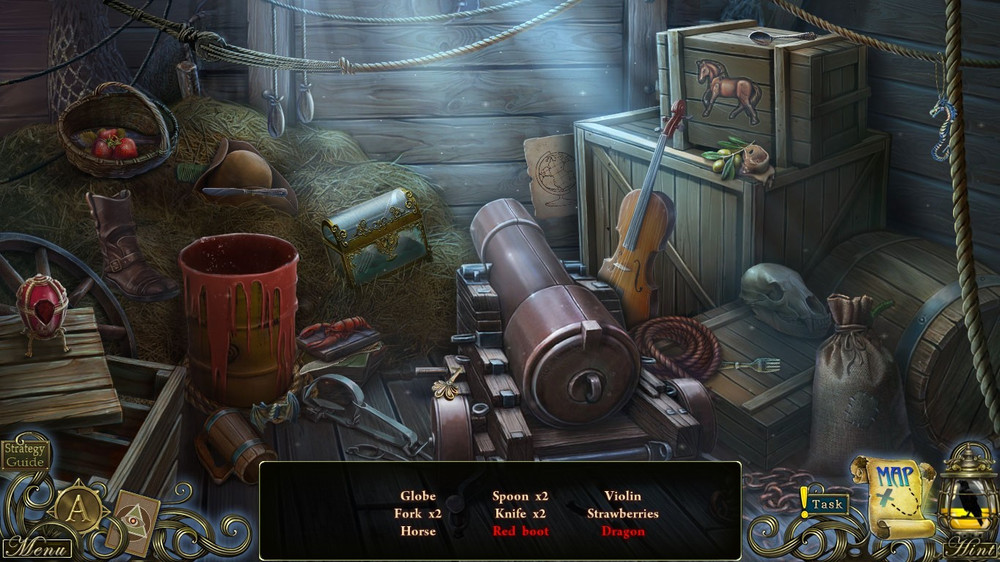Image resolution: width=1000 pixels, height=562 pixels.
Task: Use the Hint lantern
Action: click(968, 500)
